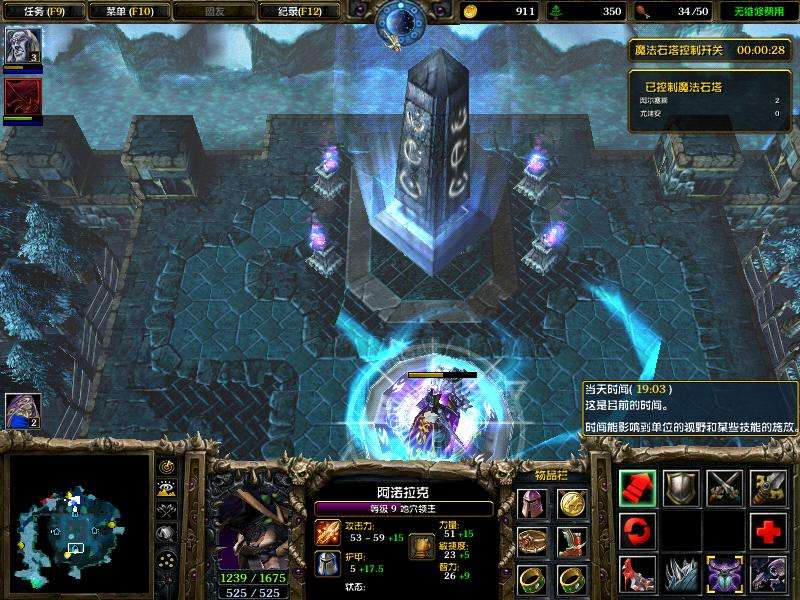This screenshot has height=600, width=800.
Task: Toggle the minimap terrain display button
Action: coord(168,488)
